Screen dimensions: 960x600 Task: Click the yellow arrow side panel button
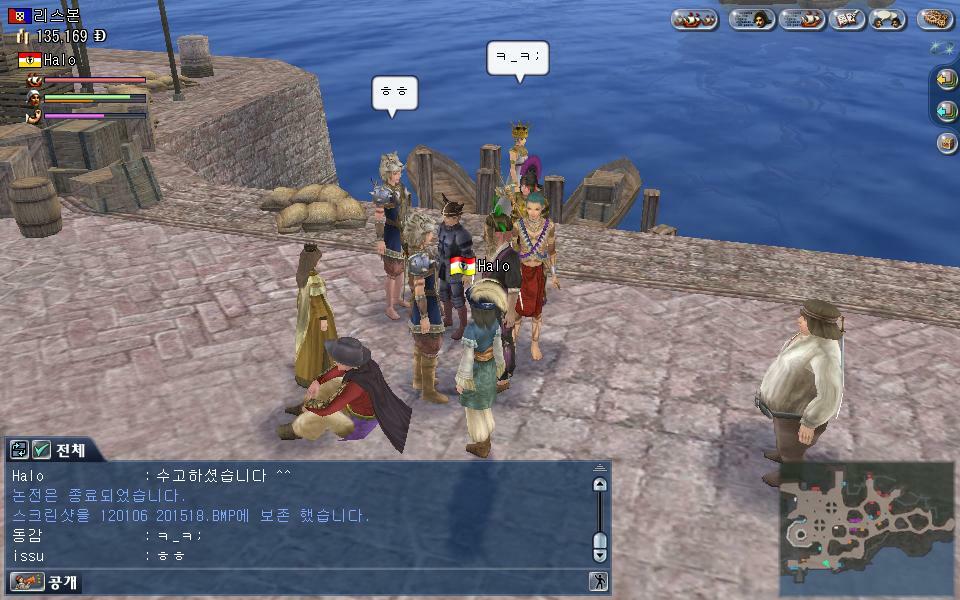tap(946, 79)
